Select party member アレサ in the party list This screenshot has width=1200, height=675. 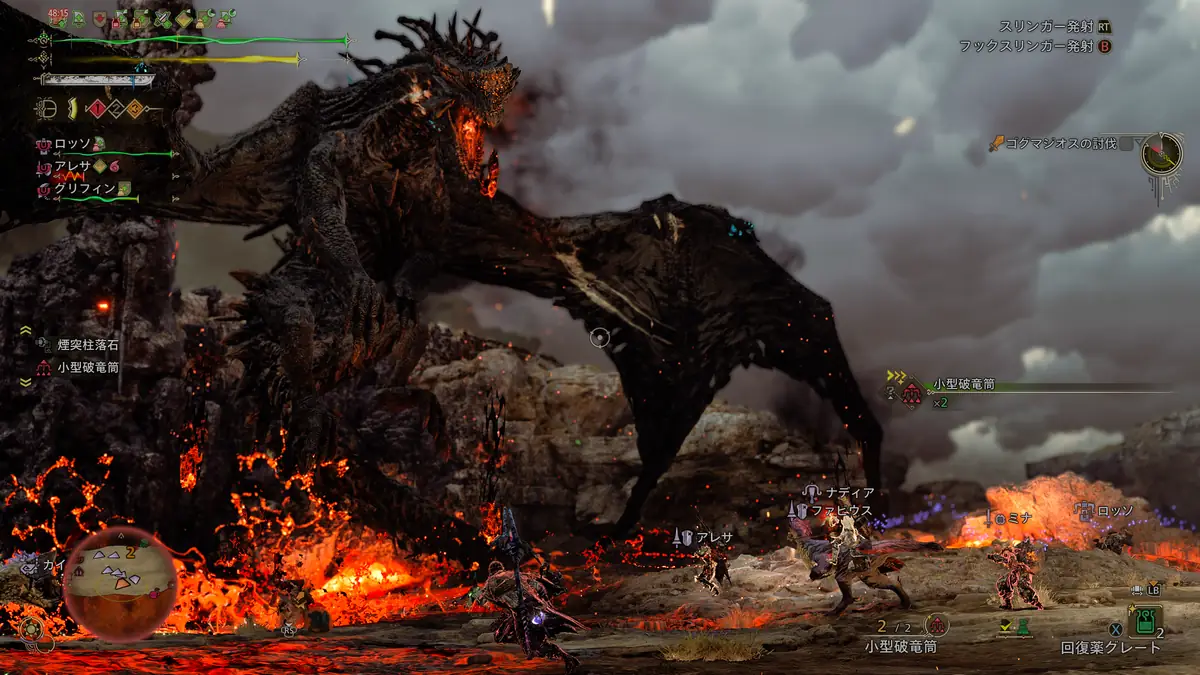(72, 166)
